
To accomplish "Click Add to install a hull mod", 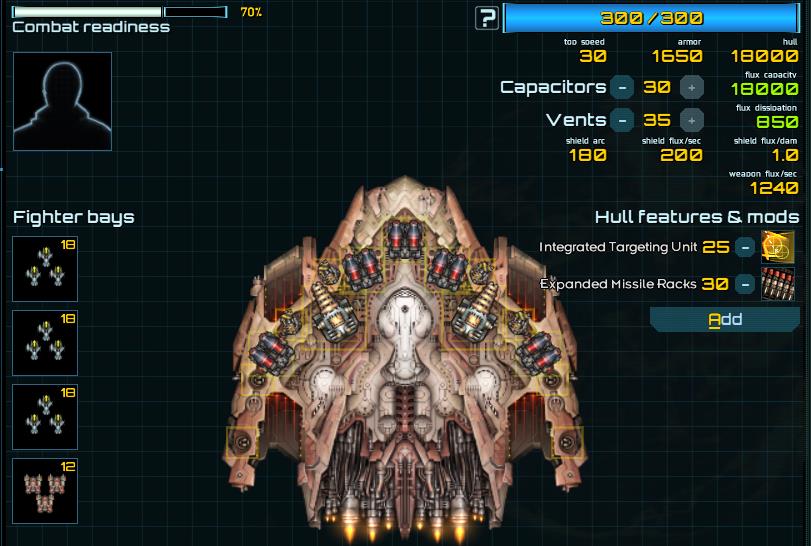I will 725,320.
